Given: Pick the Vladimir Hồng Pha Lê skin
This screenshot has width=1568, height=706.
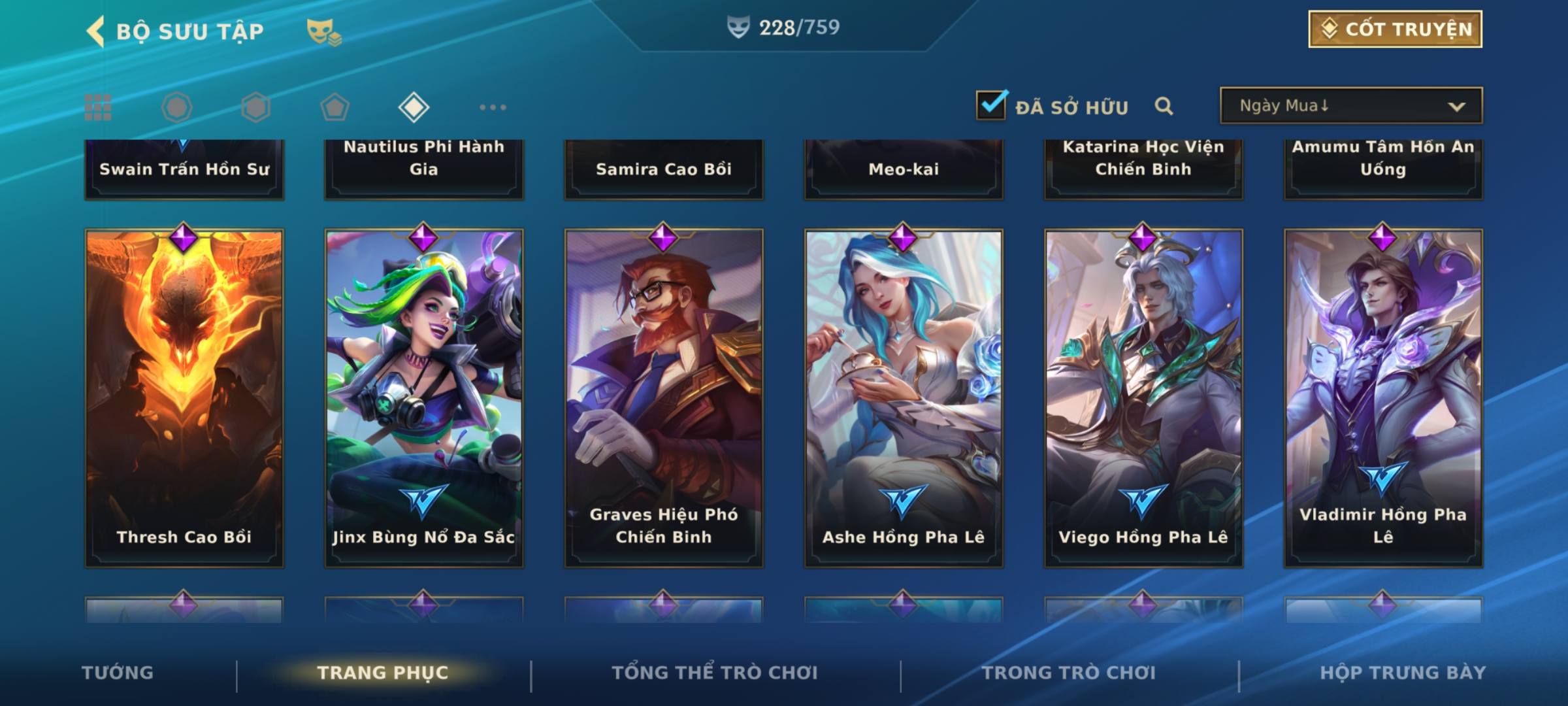Looking at the screenshot, I should [x=1383, y=397].
